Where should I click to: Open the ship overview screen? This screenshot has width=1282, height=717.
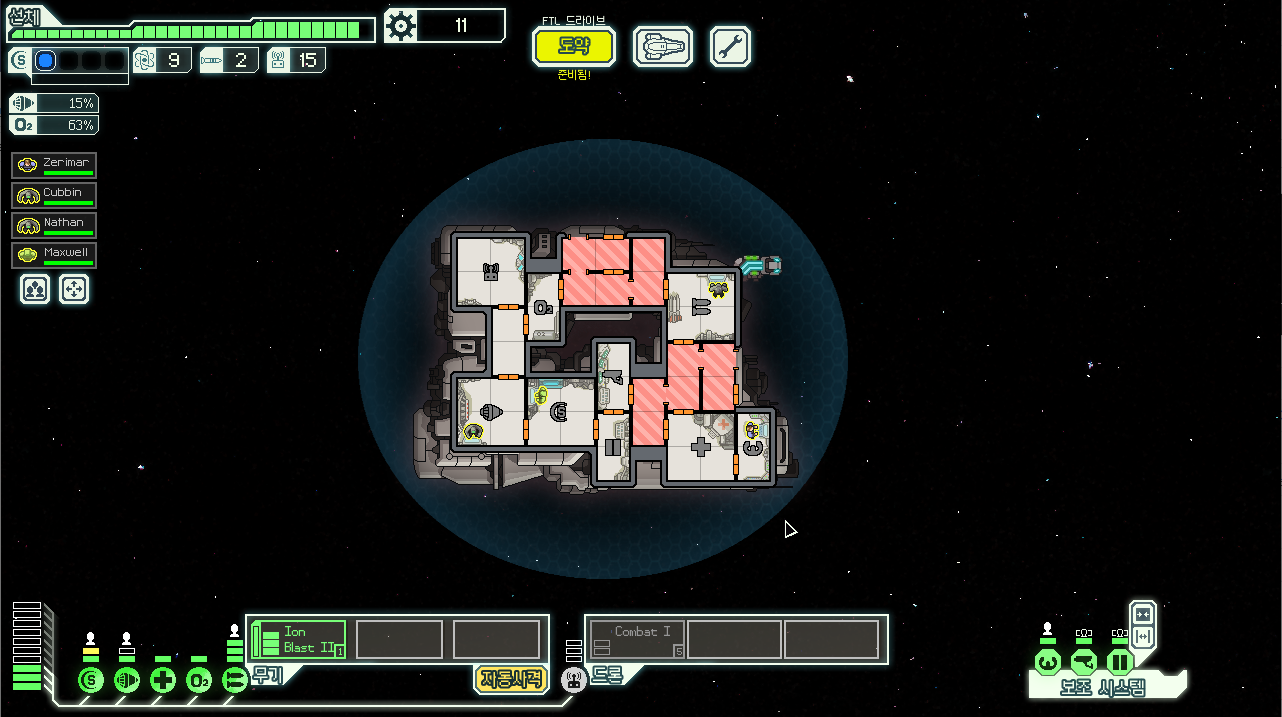pos(663,46)
